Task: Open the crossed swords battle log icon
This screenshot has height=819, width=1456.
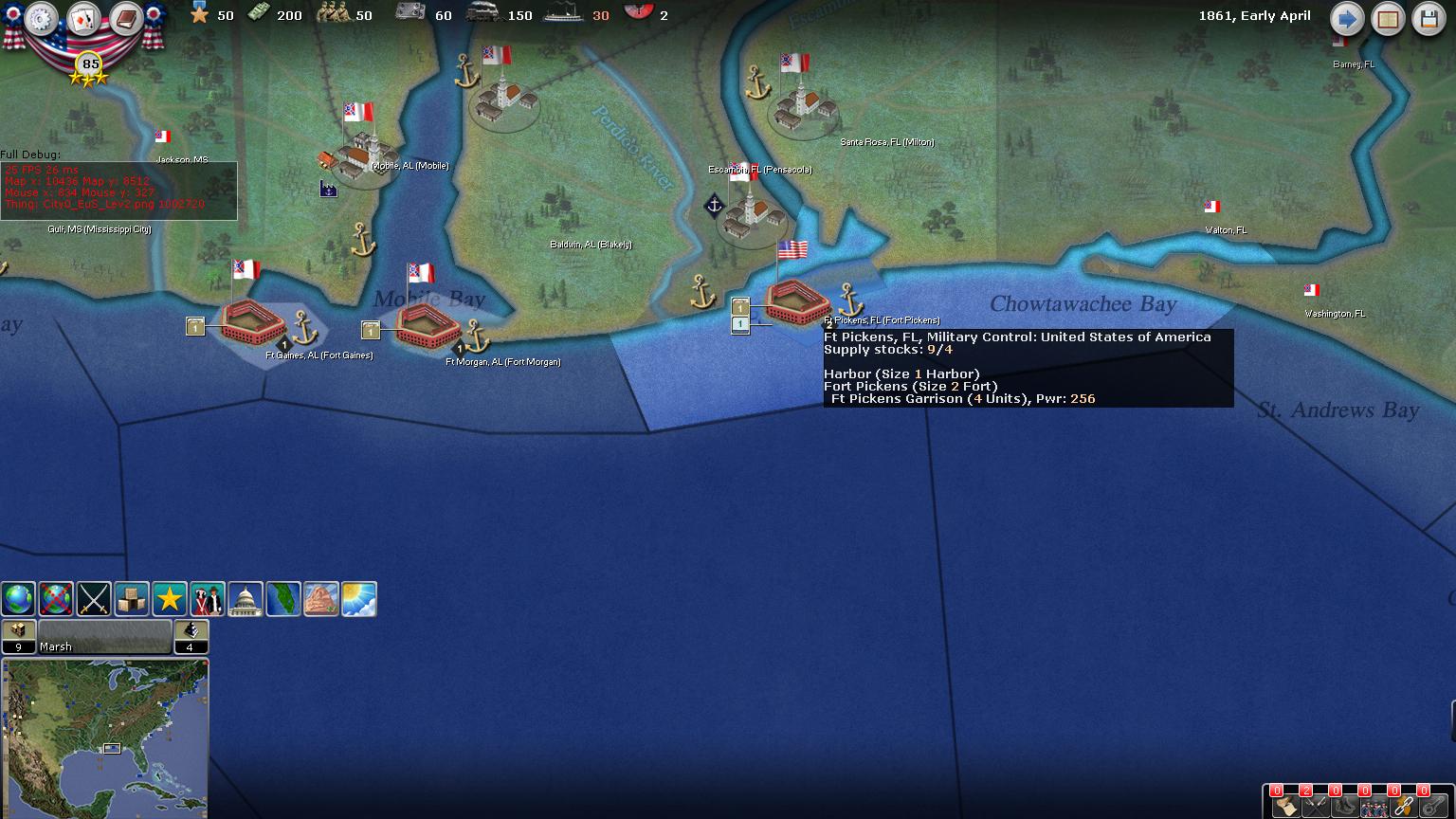Action: click(x=1315, y=806)
